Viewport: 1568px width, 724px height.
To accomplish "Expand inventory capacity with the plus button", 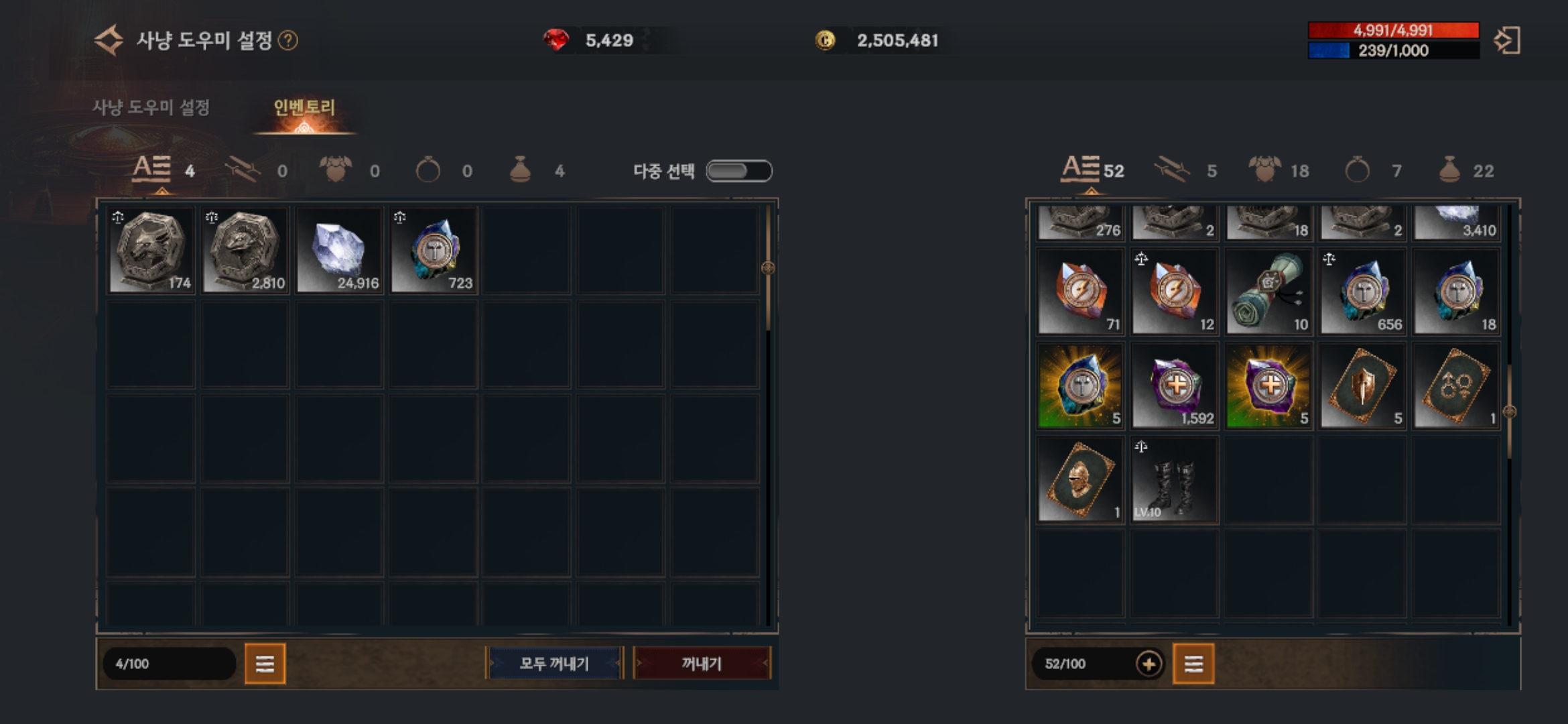I will [1149, 664].
